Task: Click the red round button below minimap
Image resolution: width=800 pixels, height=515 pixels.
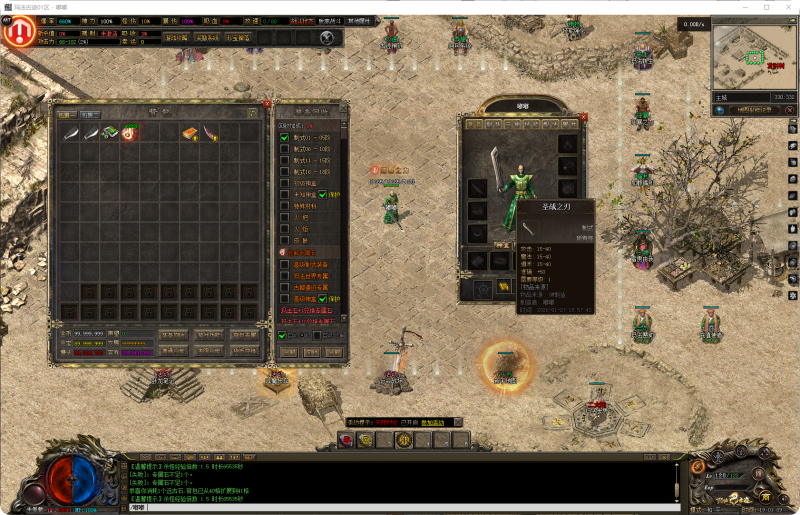Action: [790, 109]
